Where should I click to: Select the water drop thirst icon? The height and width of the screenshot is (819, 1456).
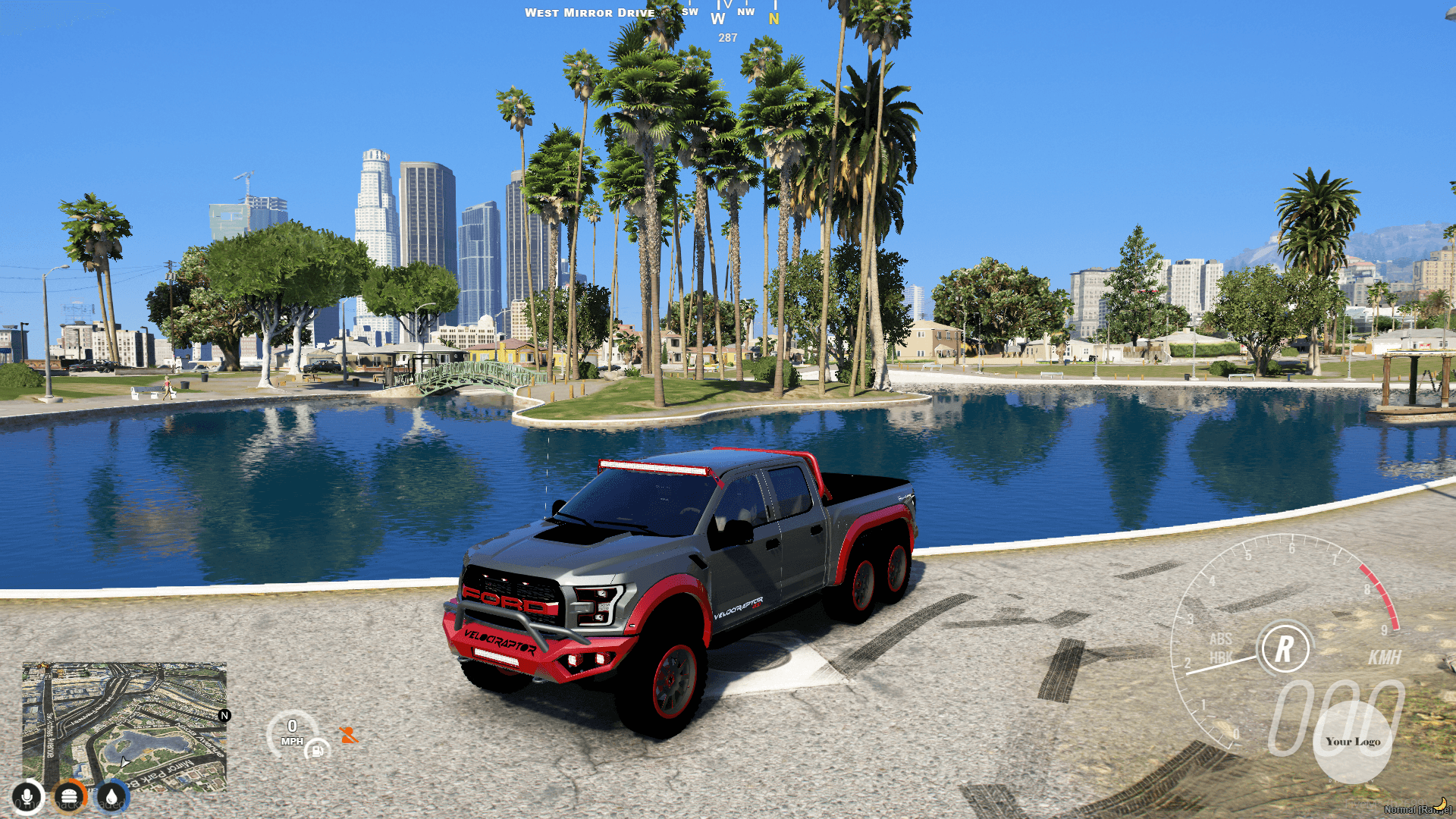111,796
